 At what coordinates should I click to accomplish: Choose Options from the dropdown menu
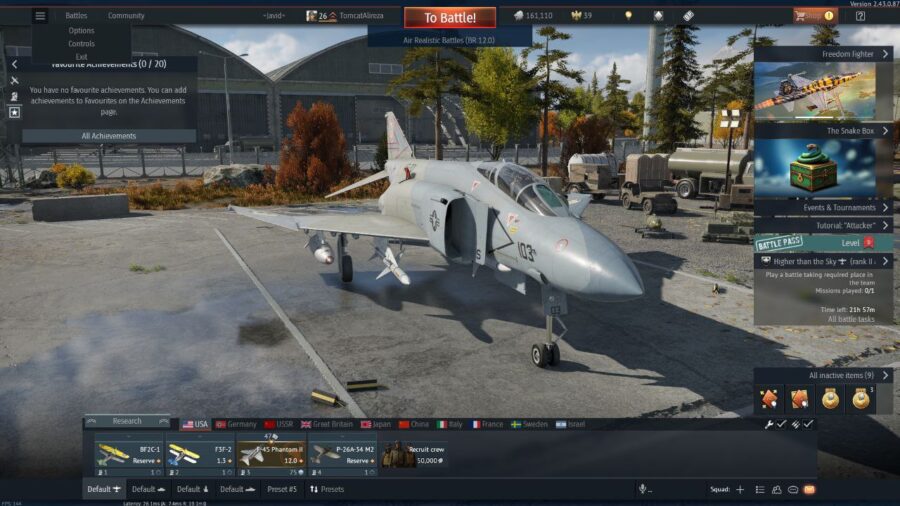[x=82, y=31]
